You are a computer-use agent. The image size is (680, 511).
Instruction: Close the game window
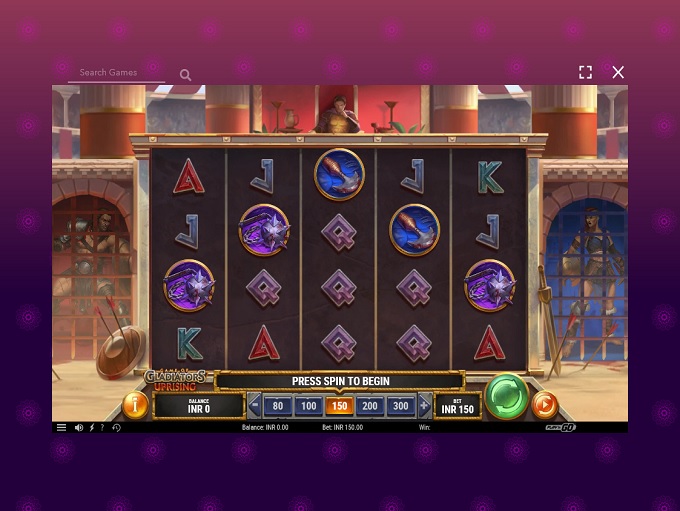618,72
